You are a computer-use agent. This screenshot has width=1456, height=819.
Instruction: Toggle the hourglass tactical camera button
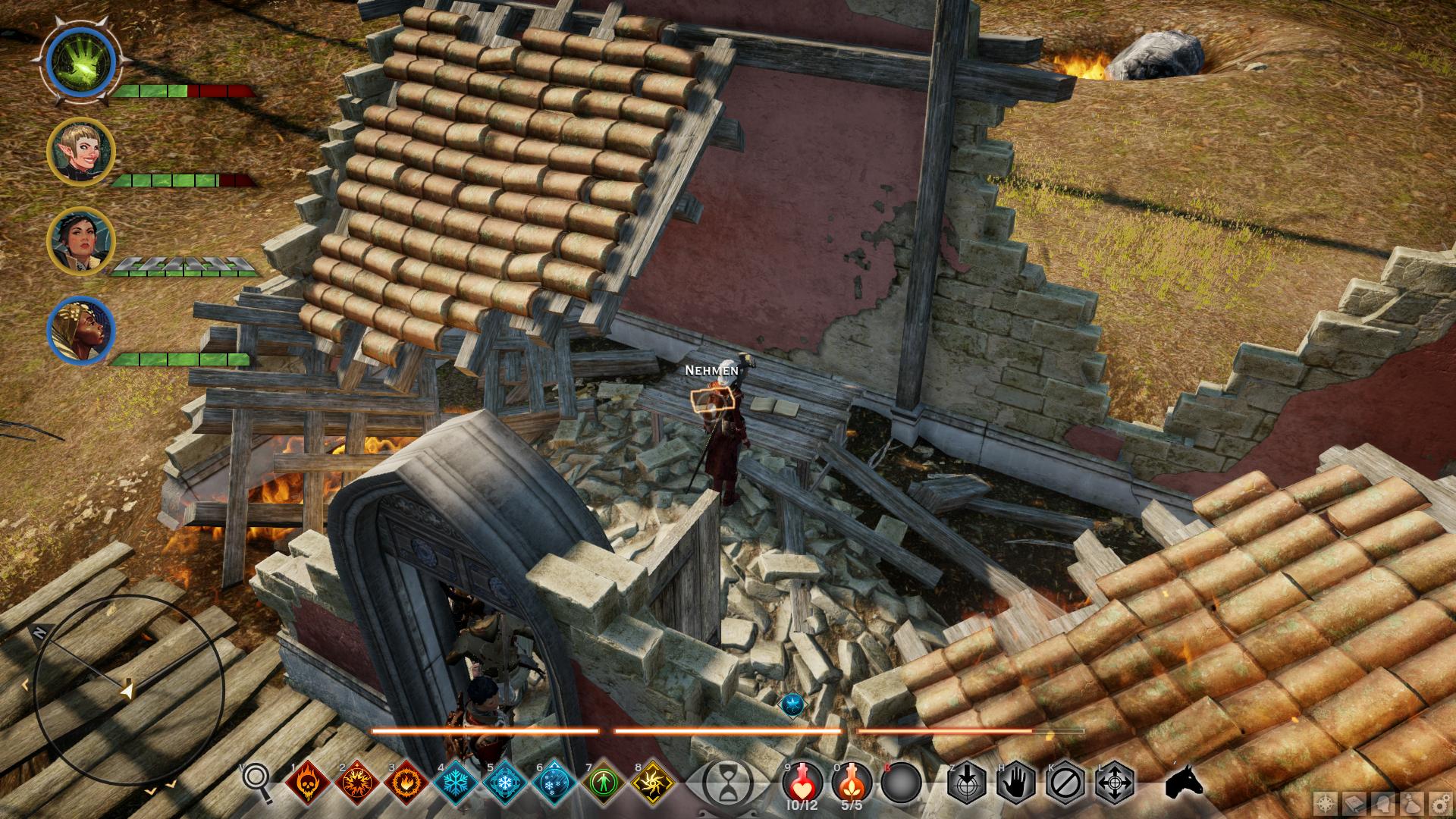727,783
